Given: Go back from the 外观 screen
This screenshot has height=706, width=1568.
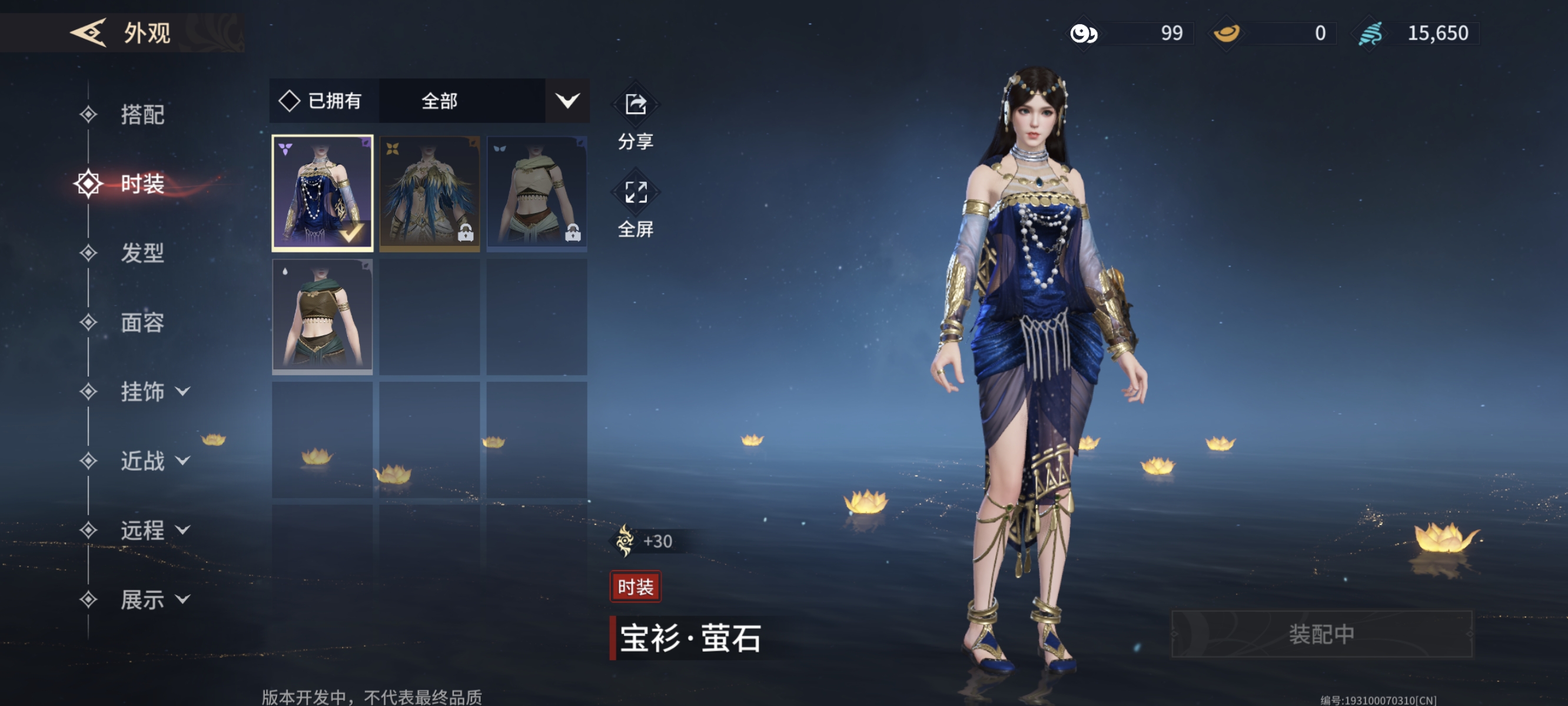Looking at the screenshot, I should pyautogui.click(x=89, y=32).
